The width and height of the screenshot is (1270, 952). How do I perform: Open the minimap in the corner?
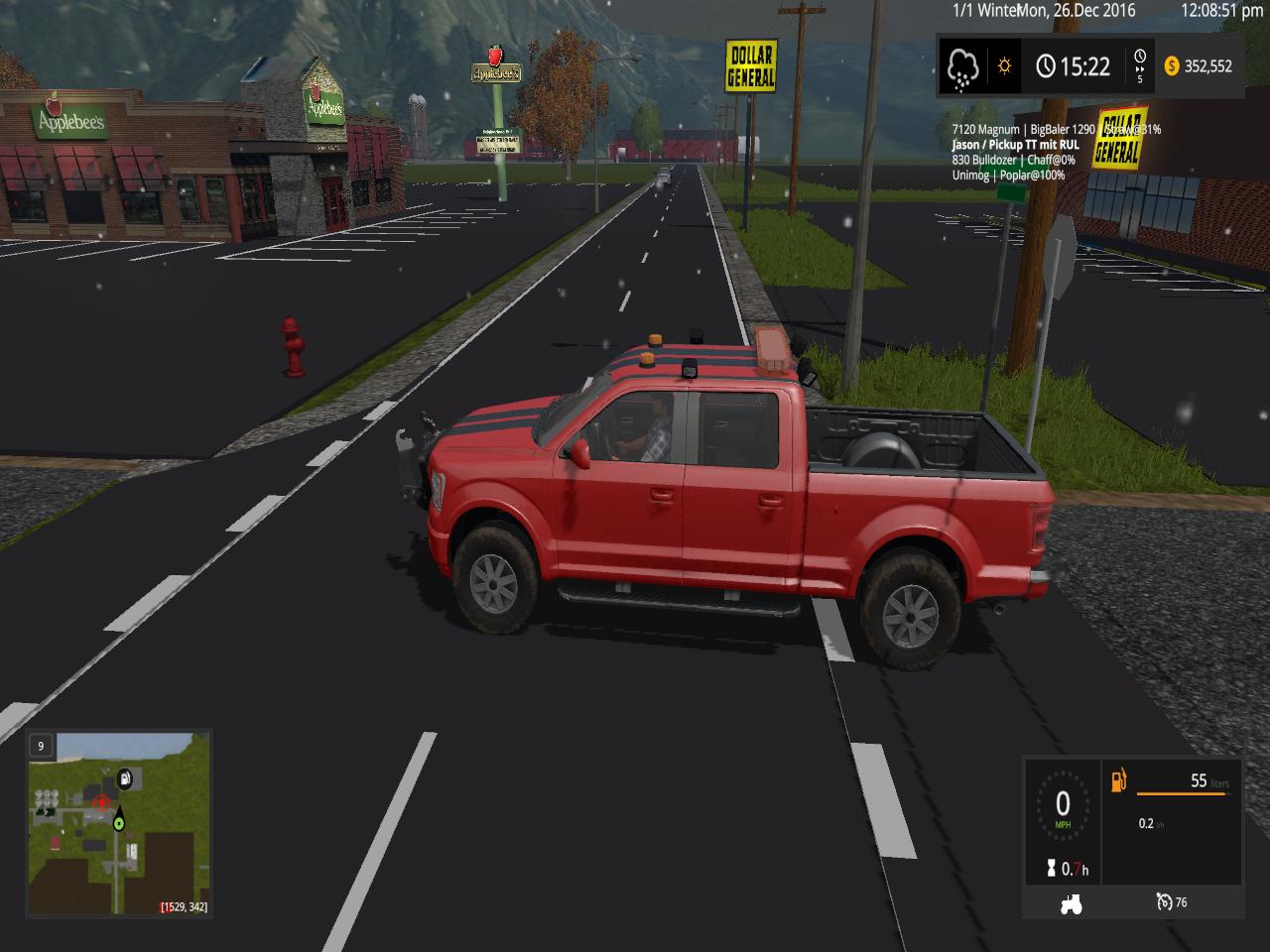(118, 824)
